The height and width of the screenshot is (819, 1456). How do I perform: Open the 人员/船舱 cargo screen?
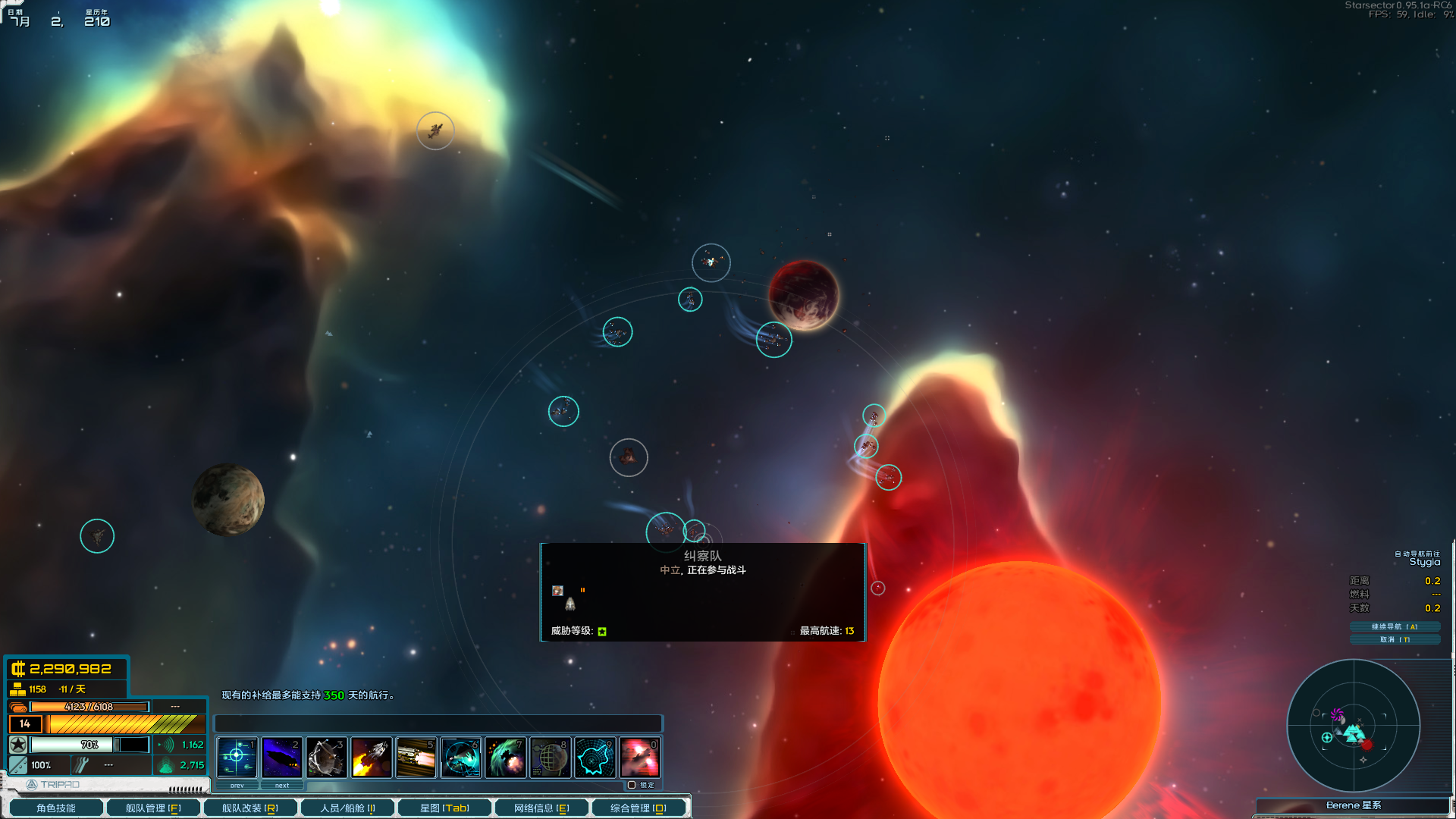pyautogui.click(x=347, y=808)
